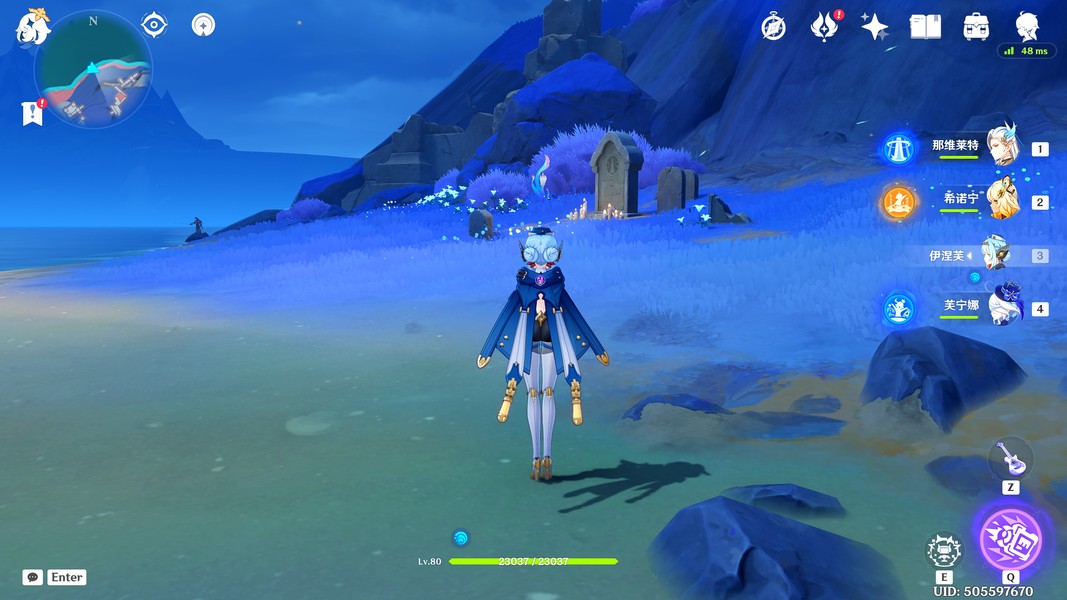Open the quest list with the red alert
The image size is (1067, 600).
[32, 113]
